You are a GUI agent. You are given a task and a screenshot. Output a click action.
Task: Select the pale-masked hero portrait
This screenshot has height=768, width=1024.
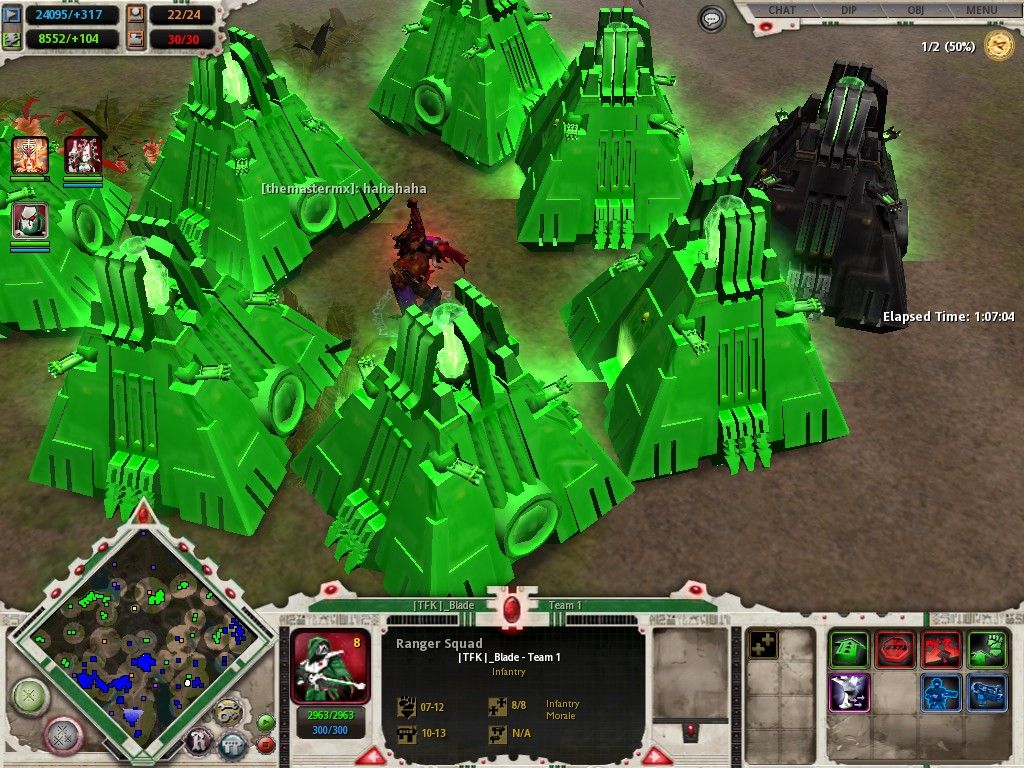tap(30, 220)
